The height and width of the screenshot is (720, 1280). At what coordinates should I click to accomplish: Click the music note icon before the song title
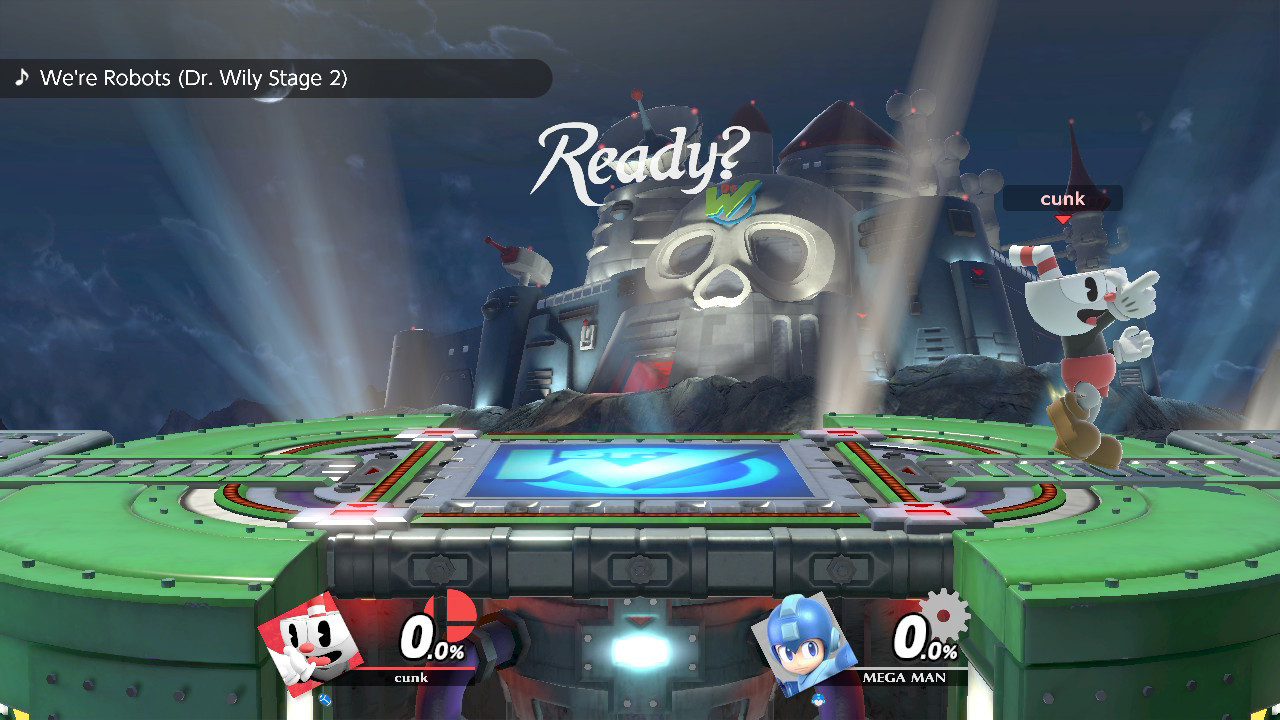(22, 77)
